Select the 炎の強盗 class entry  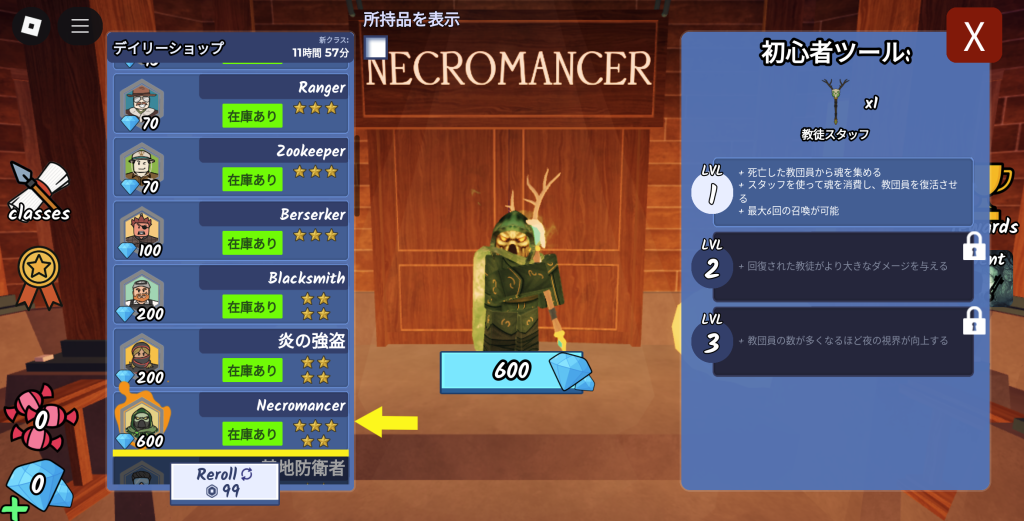click(231, 357)
